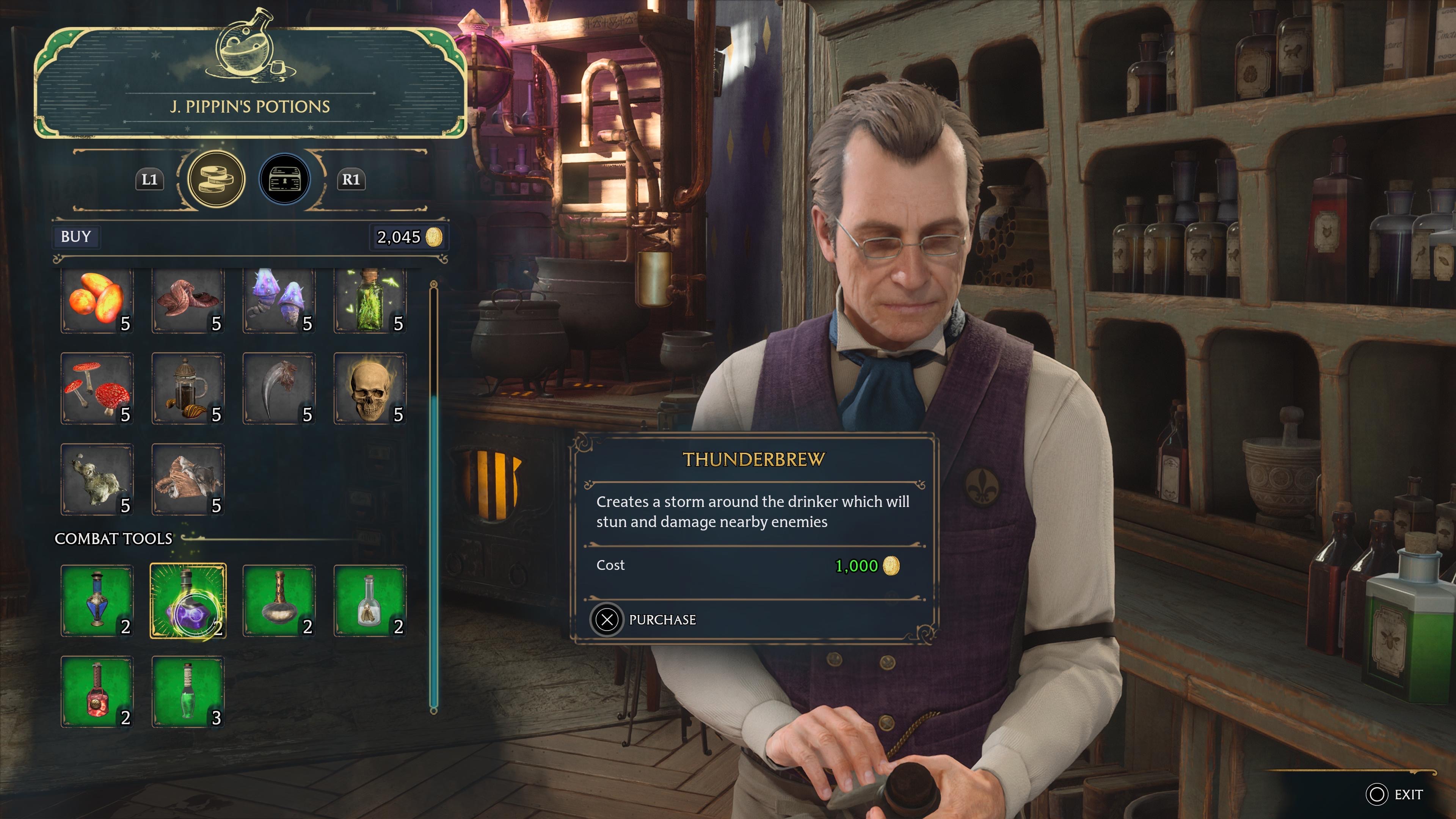Click the shop list scrollbar
Screen dimensions: 1456x819
coord(433,554)
